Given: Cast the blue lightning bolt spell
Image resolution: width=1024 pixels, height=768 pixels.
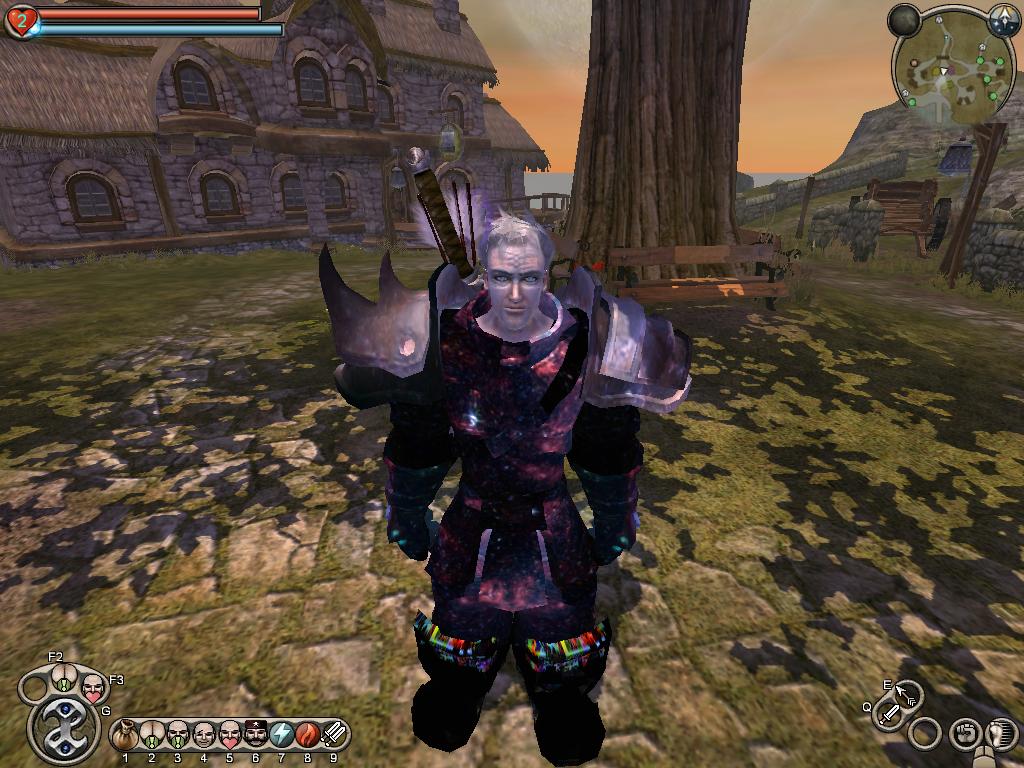Looking at the screenshot, I should (282, 736).
